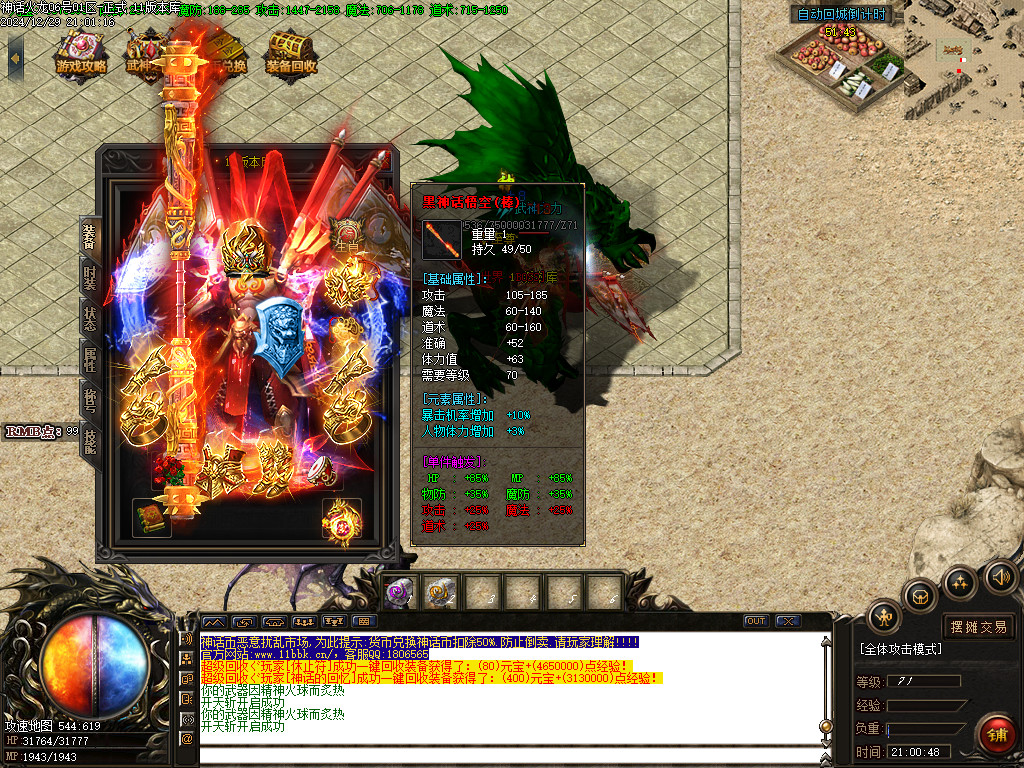Image resolution: width=1024 pixels, height=768 pixels.
Task: Use the purple swirl item in quickslot 1
Action: 399,593
